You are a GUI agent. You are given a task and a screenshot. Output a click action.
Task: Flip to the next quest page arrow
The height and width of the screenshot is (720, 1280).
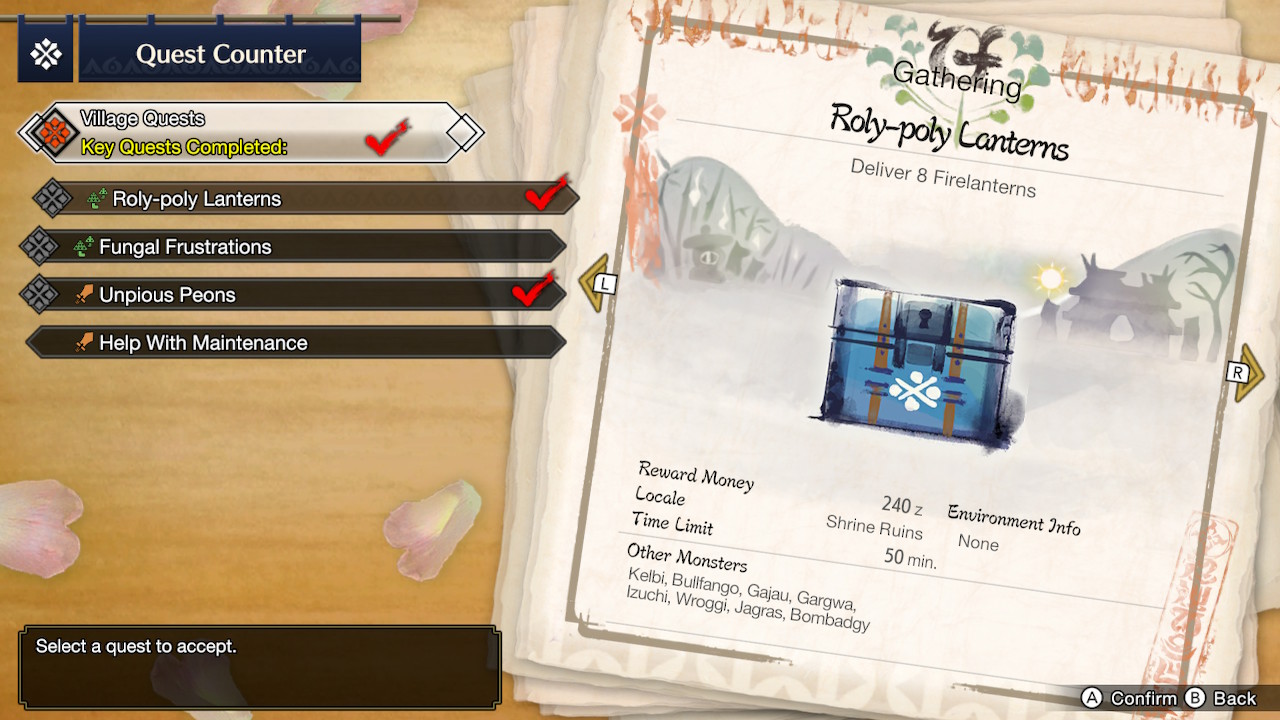coord(1245,373)
